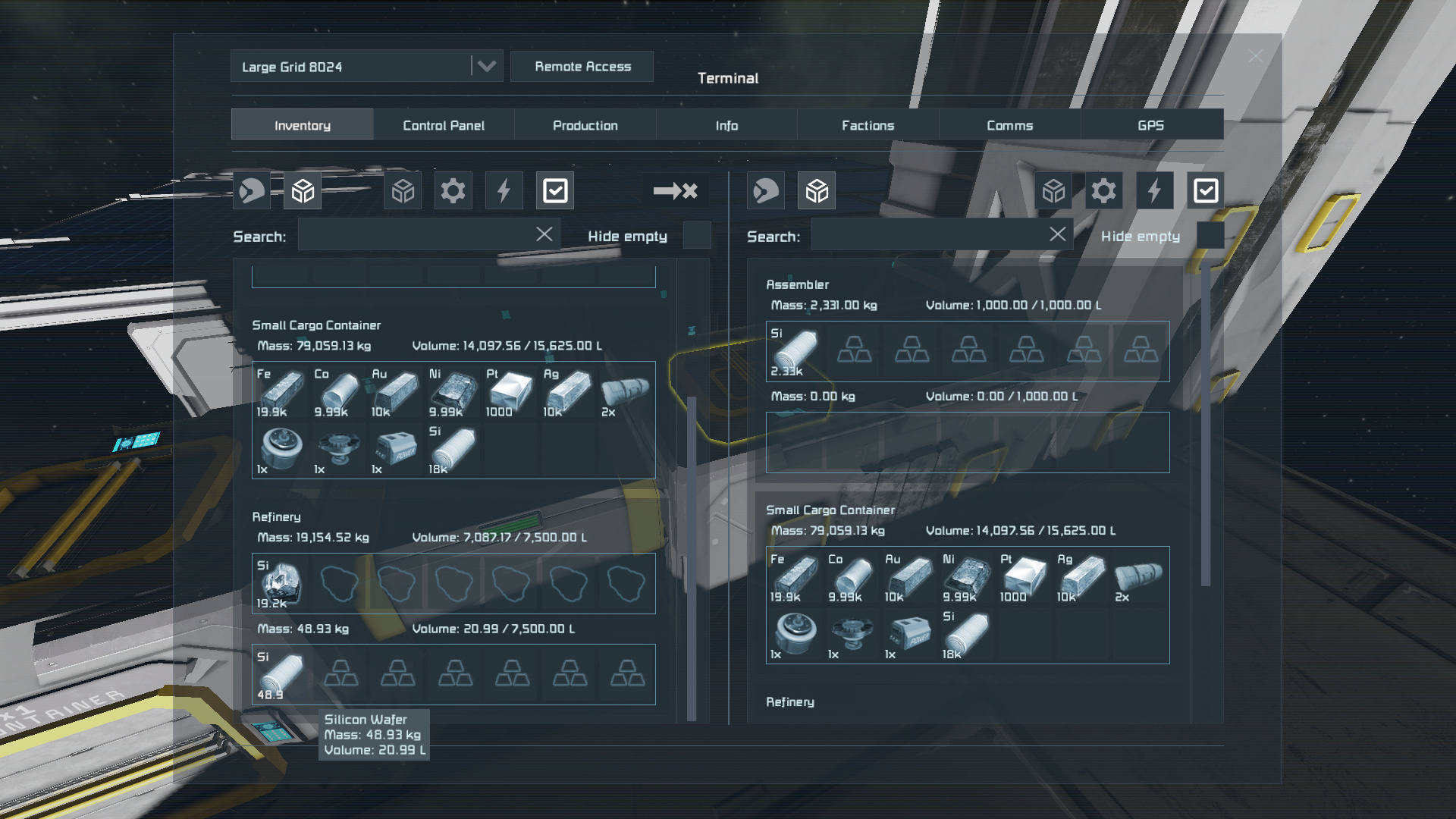
Task: Go to the Factions tab
Action: click(x=868, y=125)
